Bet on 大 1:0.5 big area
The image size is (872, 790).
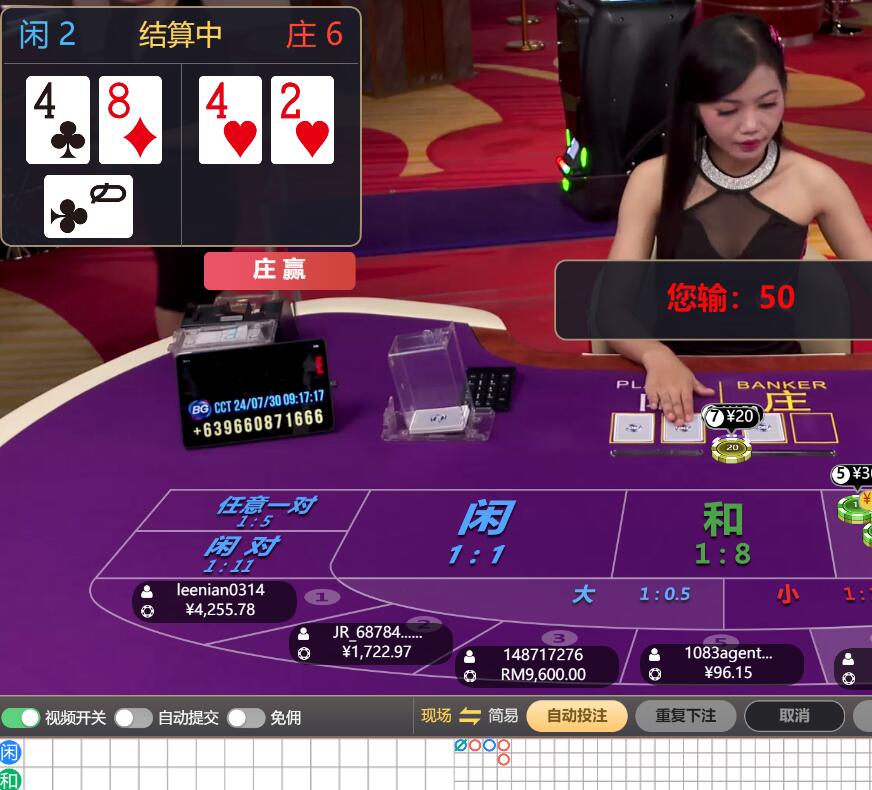click(x=630, y=595)
